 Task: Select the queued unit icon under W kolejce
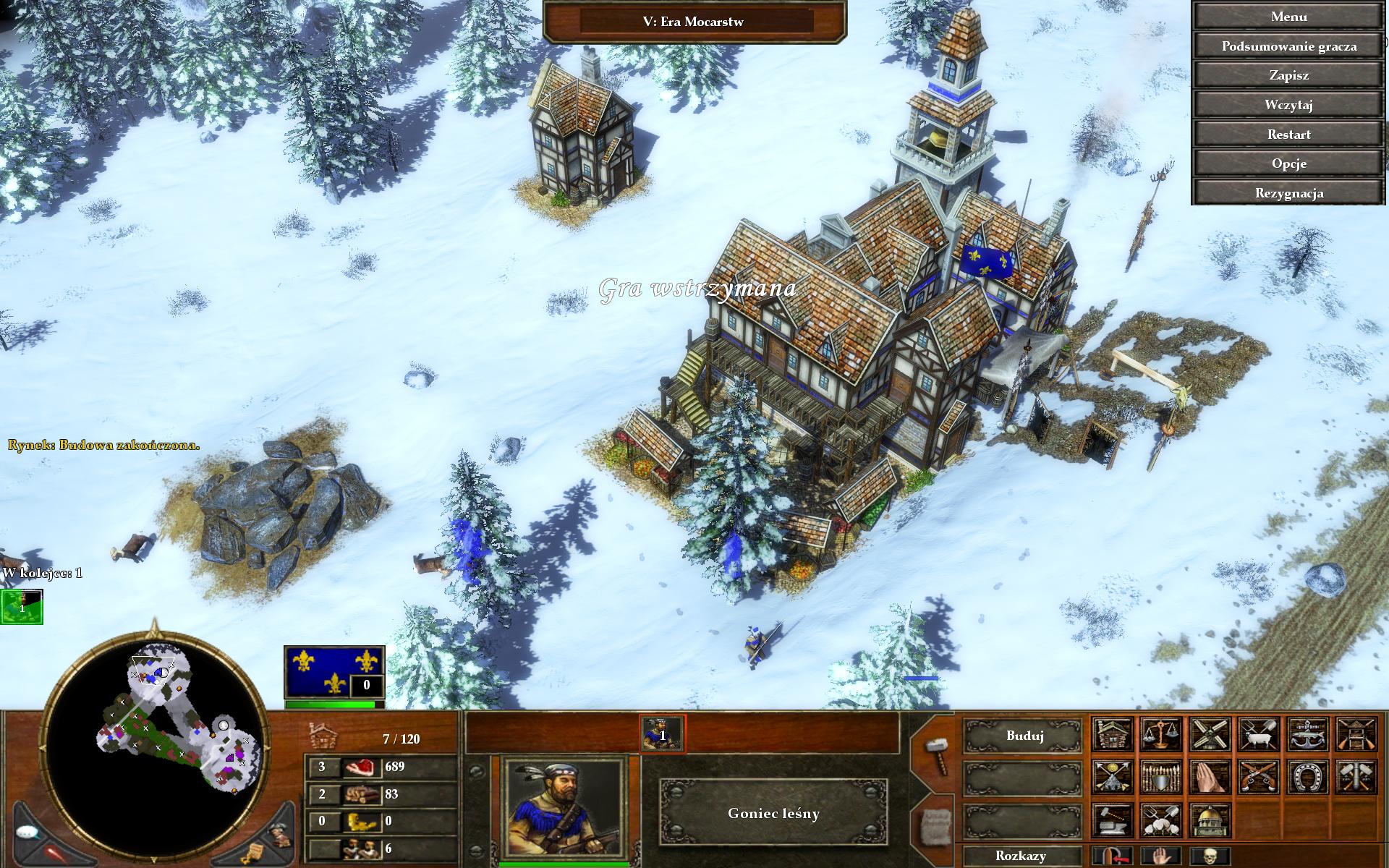point(22,607)
